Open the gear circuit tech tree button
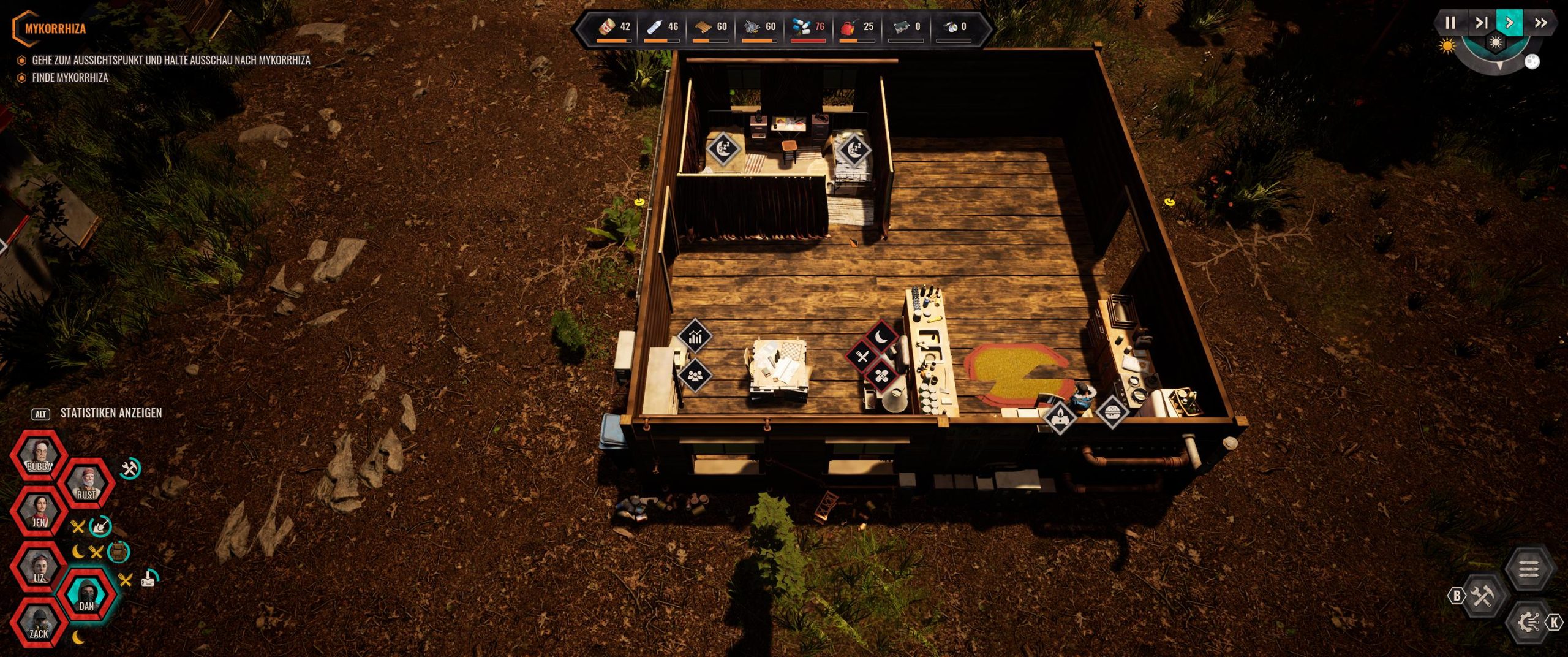Image resolution: width=1568 pixels, height=657 pixels. 1529,623
